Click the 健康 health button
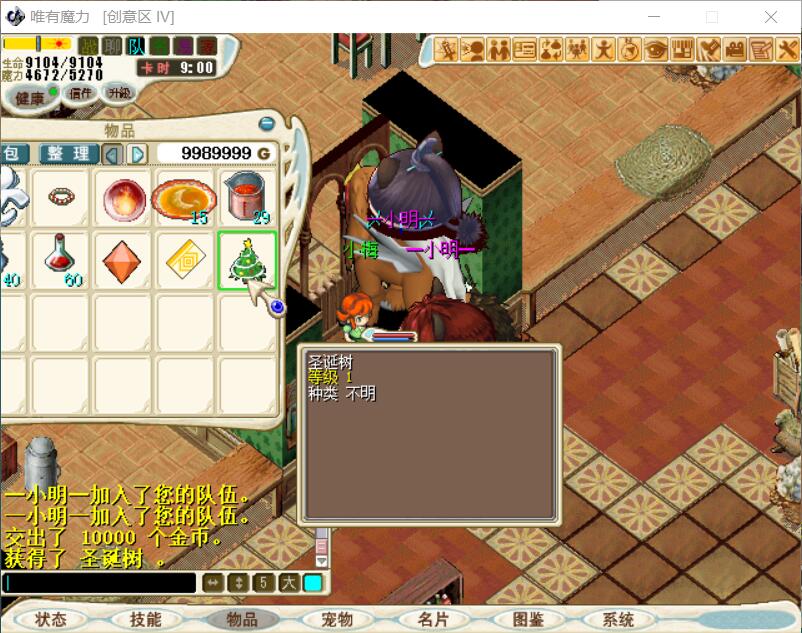Viewport: 802px width, 633px height. click(29, 97)
